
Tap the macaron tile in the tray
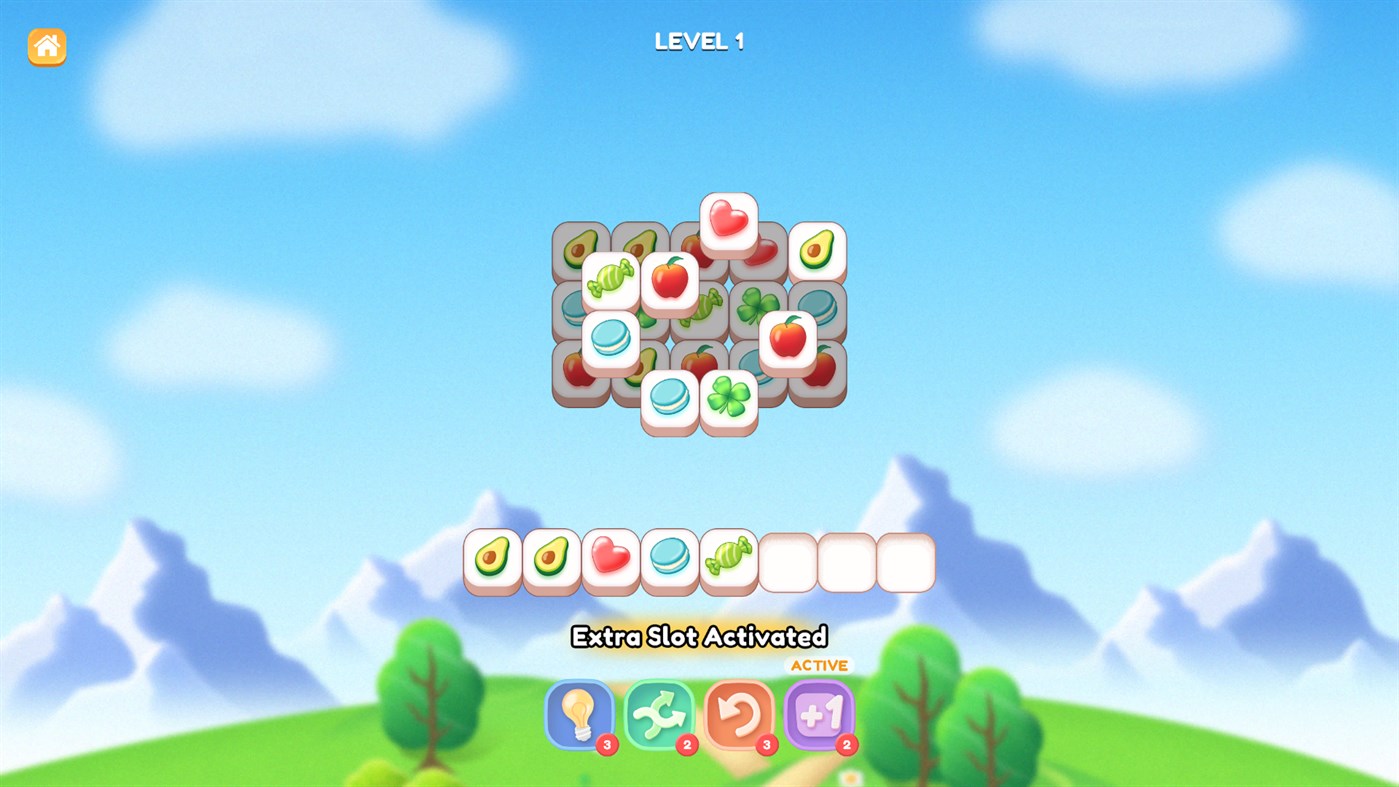pyautogui.click(x=669, y=558)
